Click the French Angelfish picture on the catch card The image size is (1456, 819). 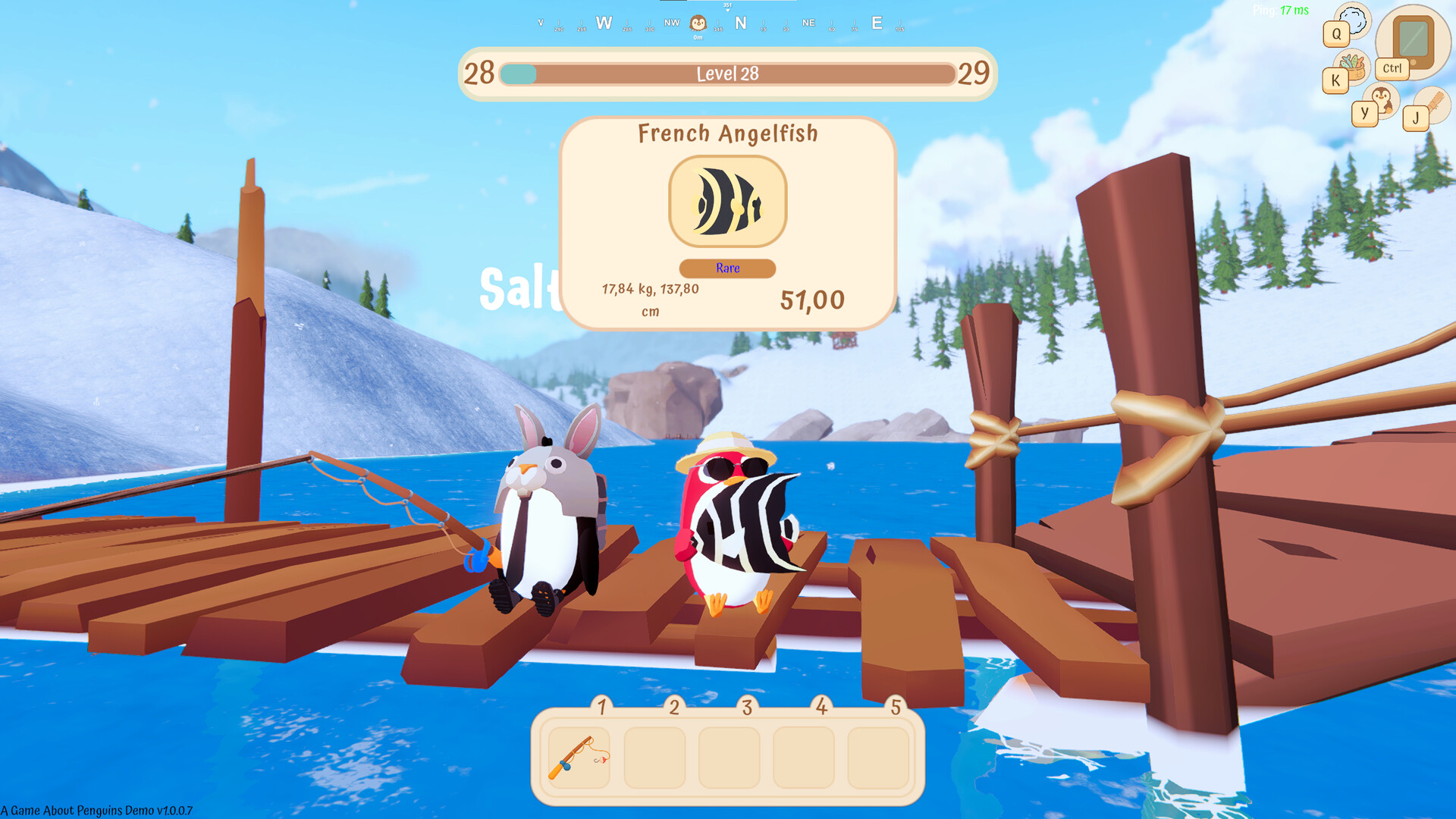click(x=727, y=202)
